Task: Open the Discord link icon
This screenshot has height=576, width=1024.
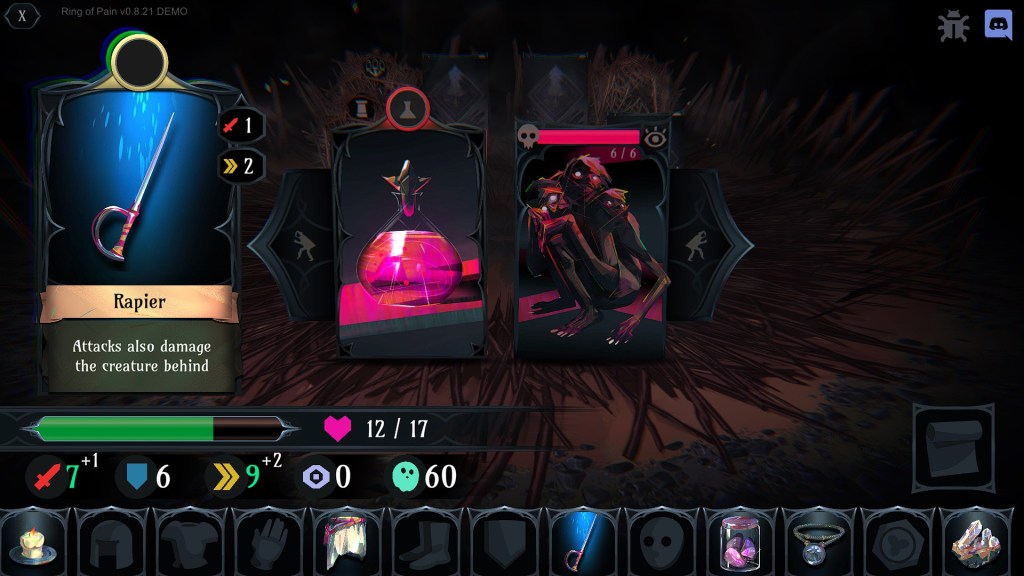Action: (998, 25)
